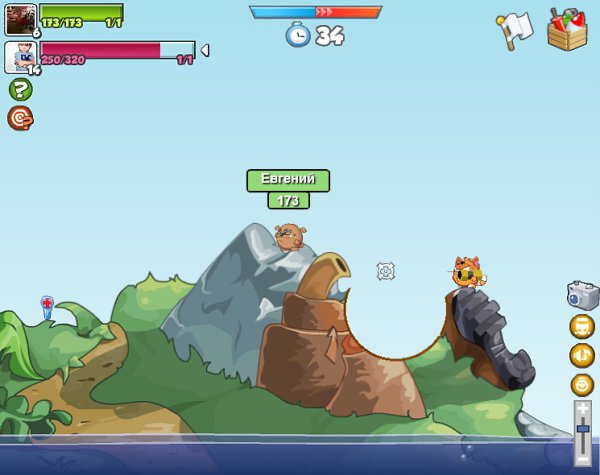Select the top player avatar with 173 health
Image resolution: width=600 pixels, height=475 pixels.
click(21, 19)
